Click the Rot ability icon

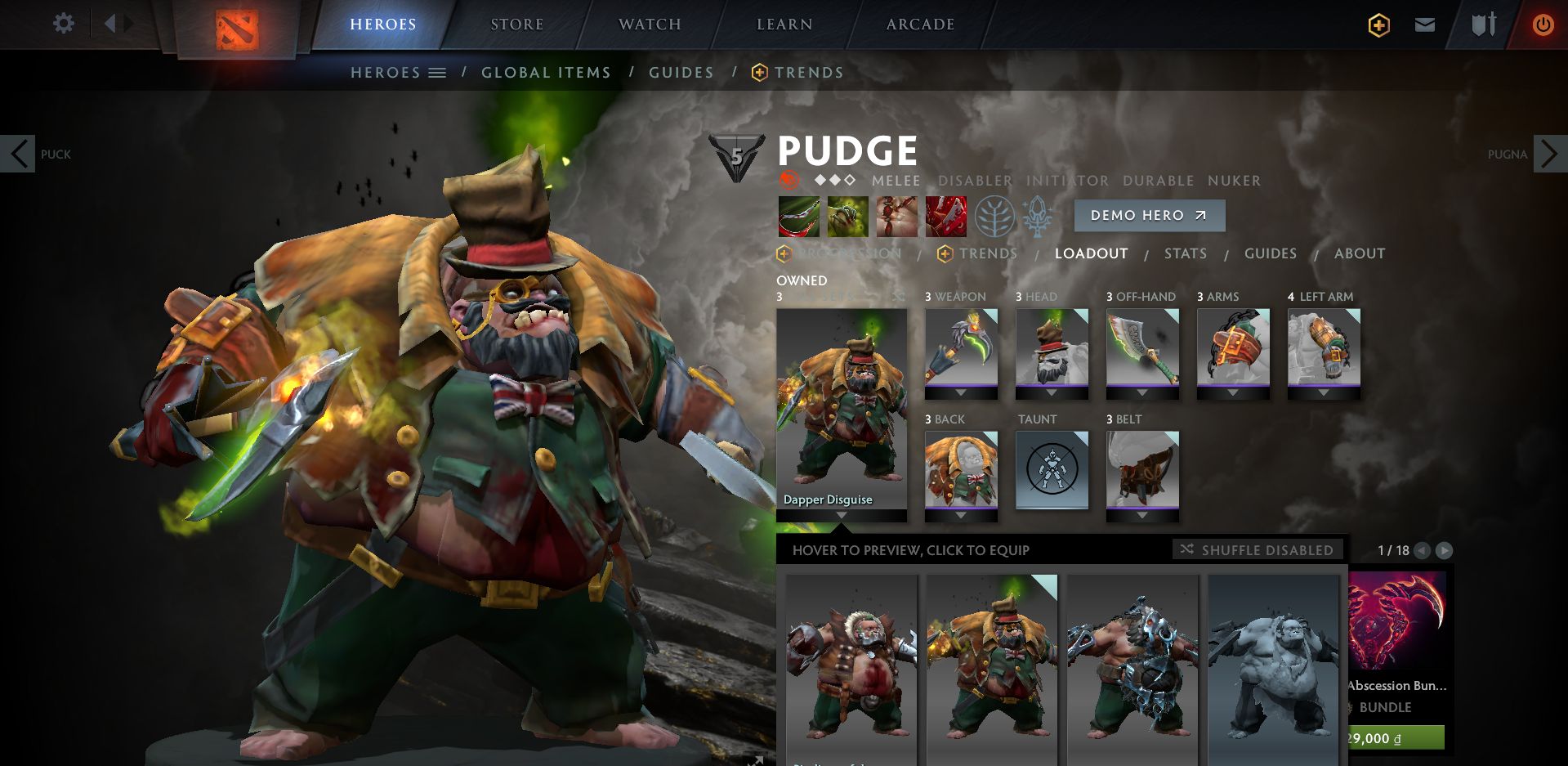(847, 215)
